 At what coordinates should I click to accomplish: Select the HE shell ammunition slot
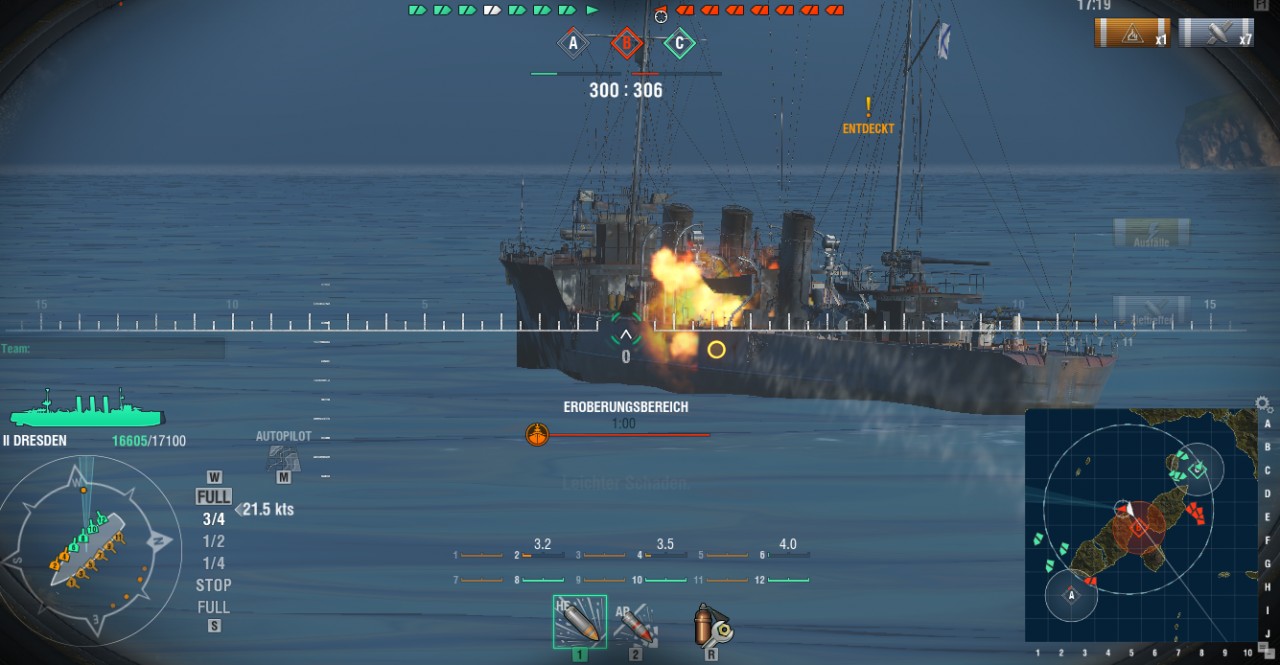tap(579, 620)
